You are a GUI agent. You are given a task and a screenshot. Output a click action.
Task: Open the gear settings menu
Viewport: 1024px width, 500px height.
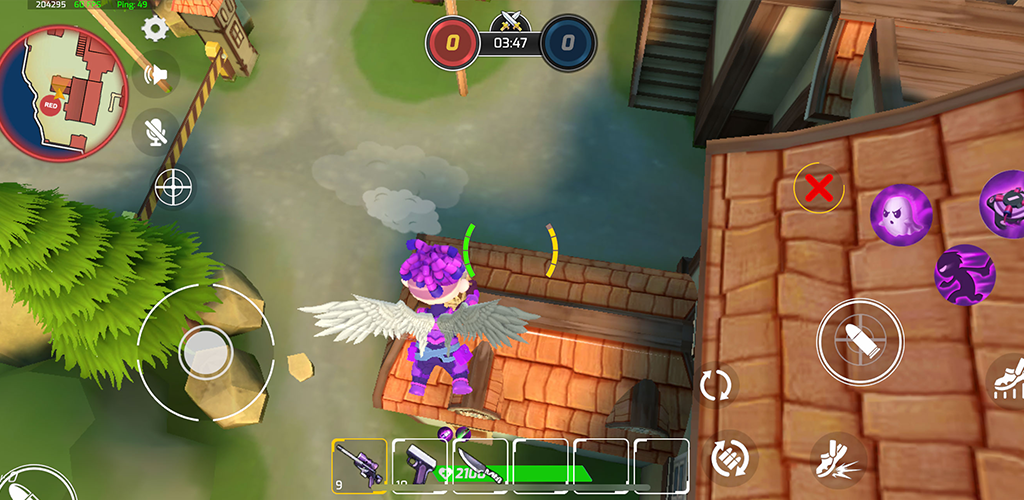(154, 27)
